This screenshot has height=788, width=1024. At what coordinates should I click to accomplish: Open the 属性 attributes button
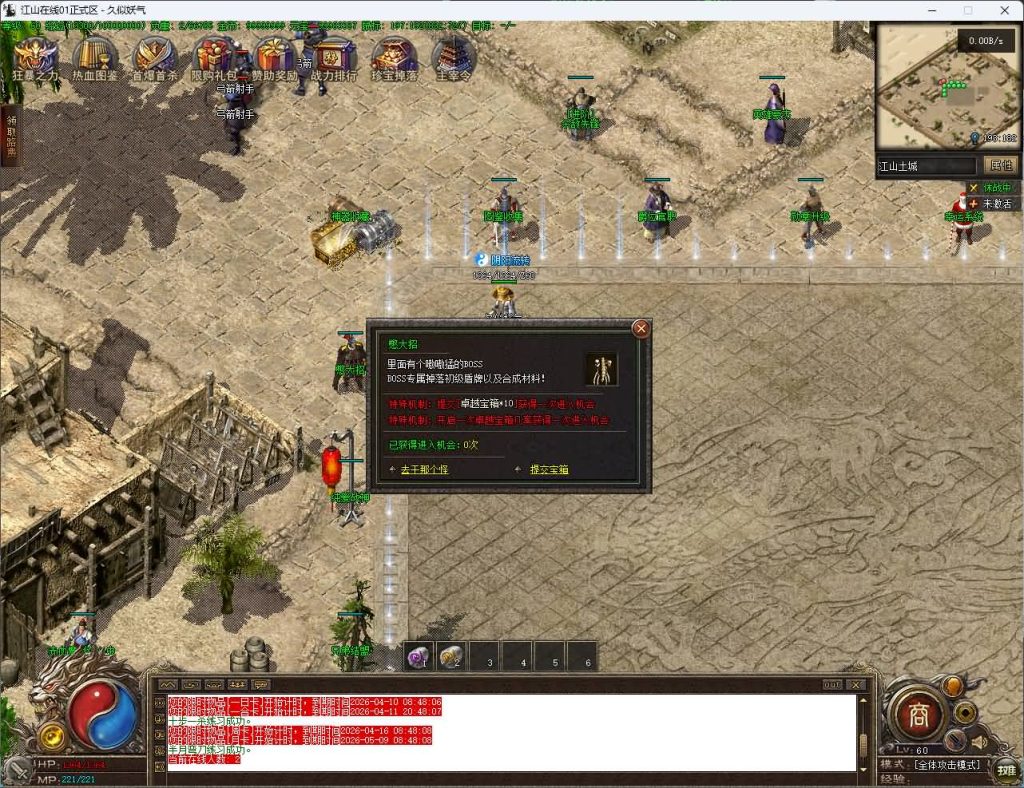pos(999,166)
